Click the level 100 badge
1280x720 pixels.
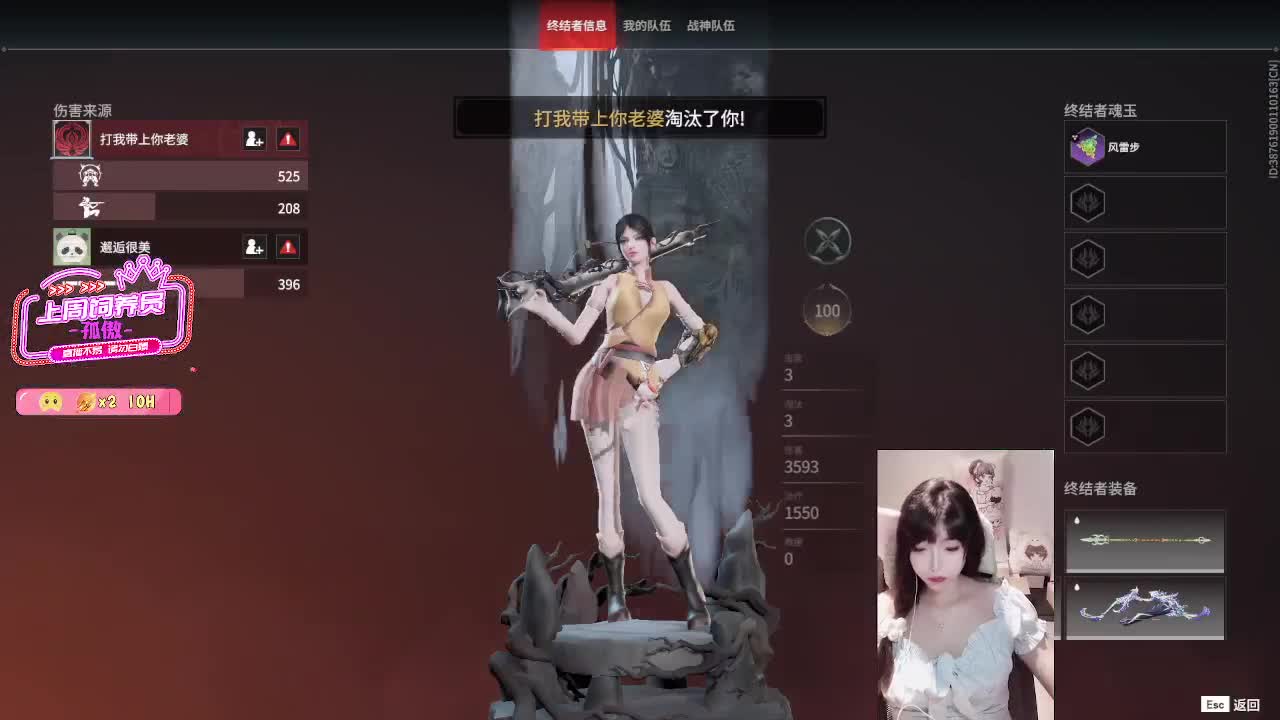pos(826,310)
